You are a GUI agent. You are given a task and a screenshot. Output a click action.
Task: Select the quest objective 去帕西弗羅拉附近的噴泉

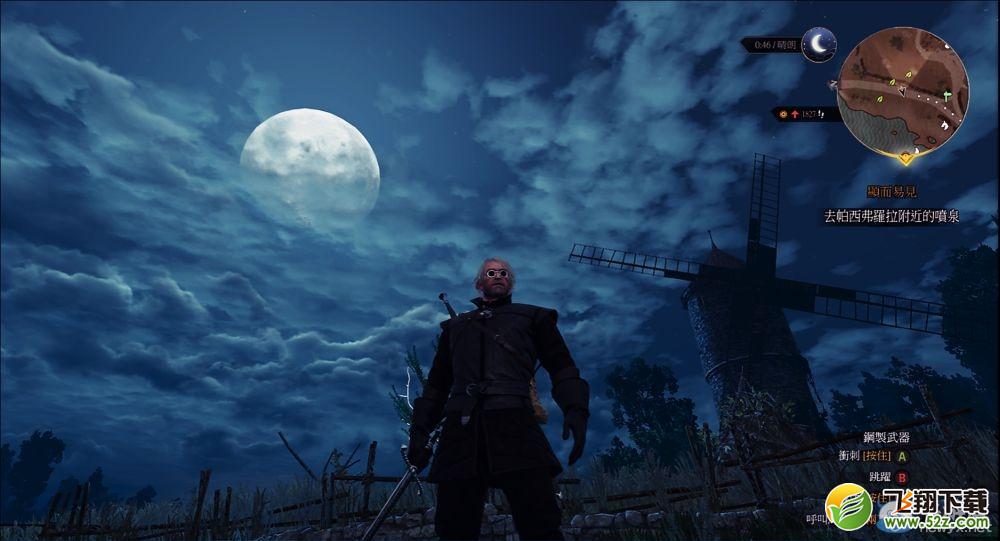(891, 215)
